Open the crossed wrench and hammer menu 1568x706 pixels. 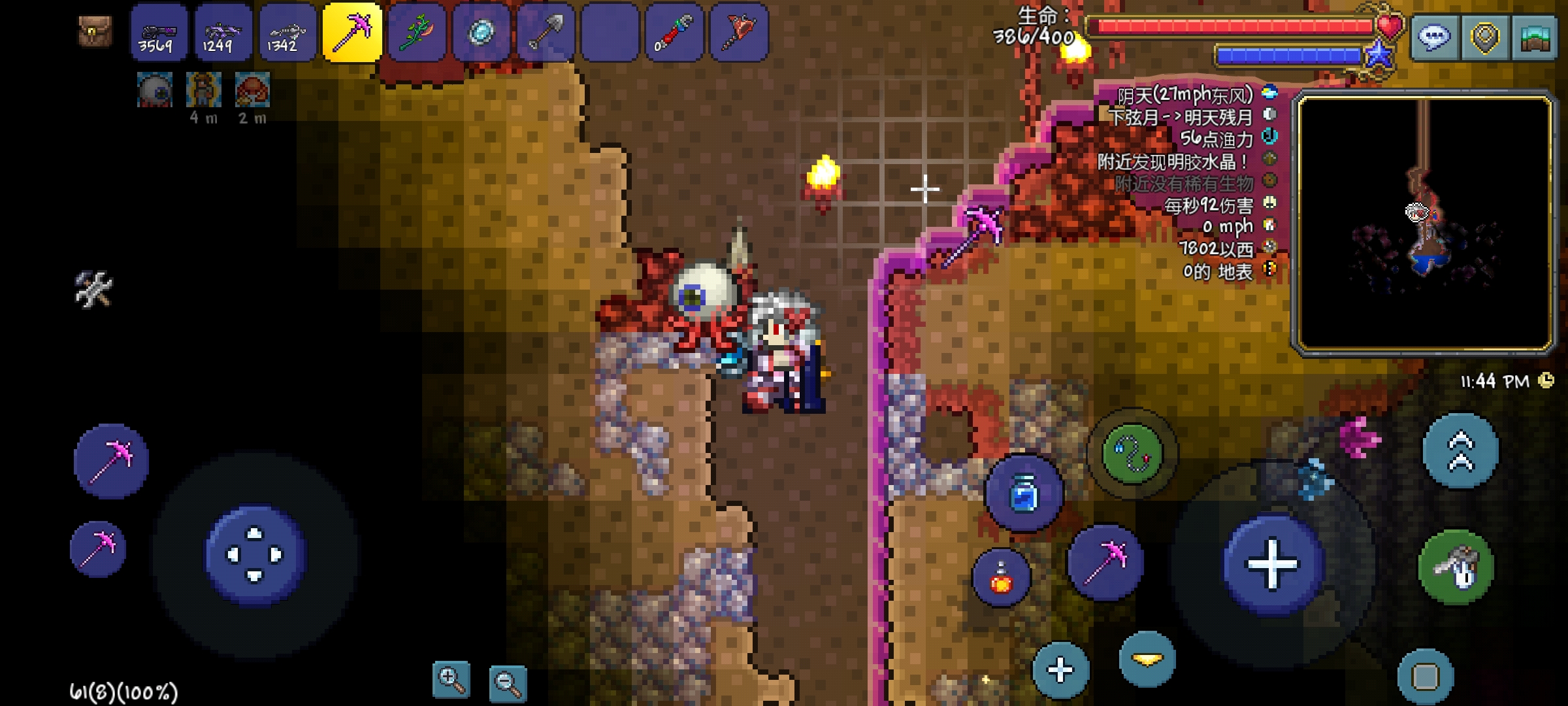tap(93, 289)
